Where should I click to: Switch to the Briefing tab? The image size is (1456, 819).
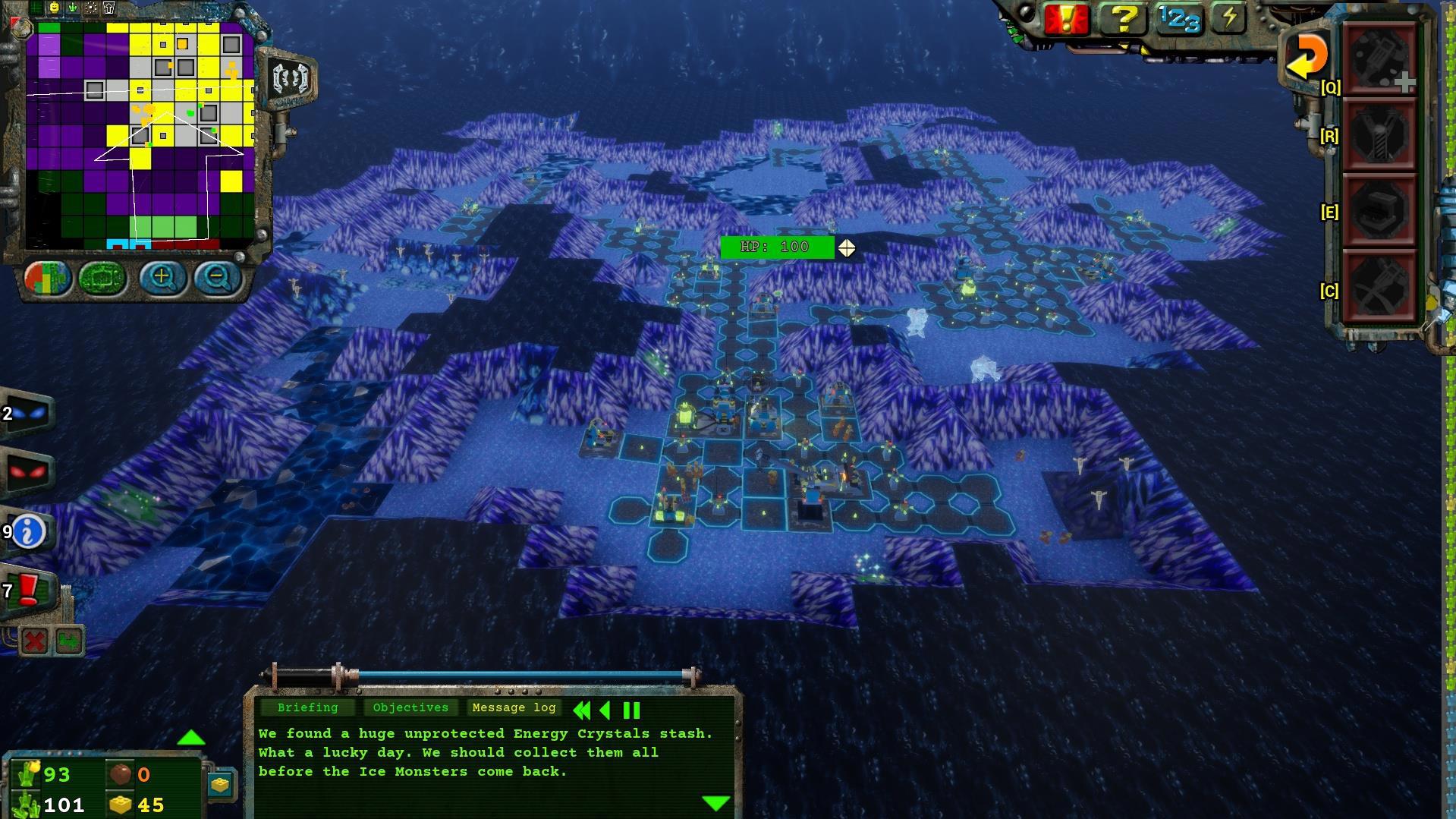point(307,707)
